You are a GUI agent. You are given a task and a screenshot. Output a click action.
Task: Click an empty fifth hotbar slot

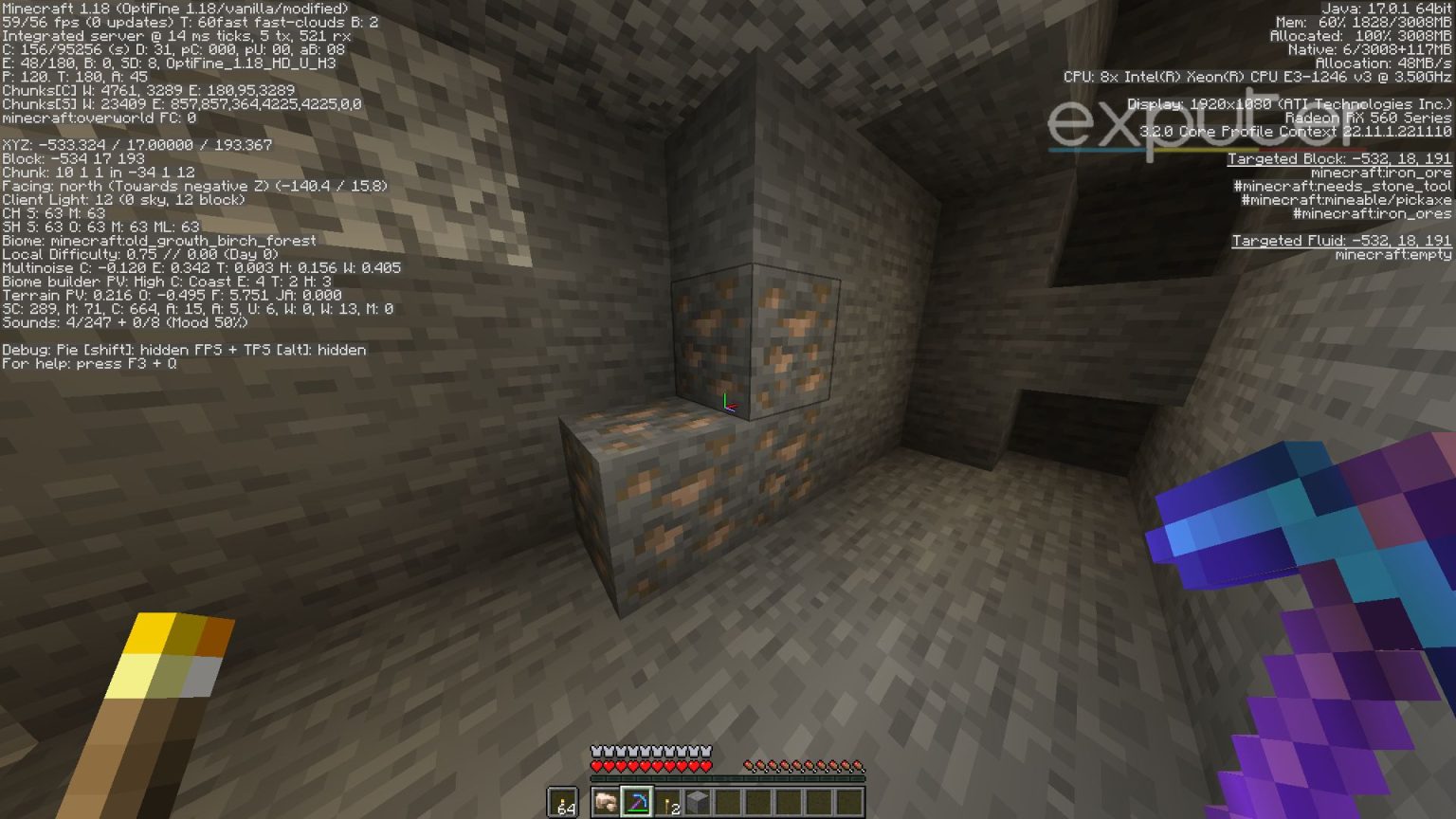[x=730, y=801]
